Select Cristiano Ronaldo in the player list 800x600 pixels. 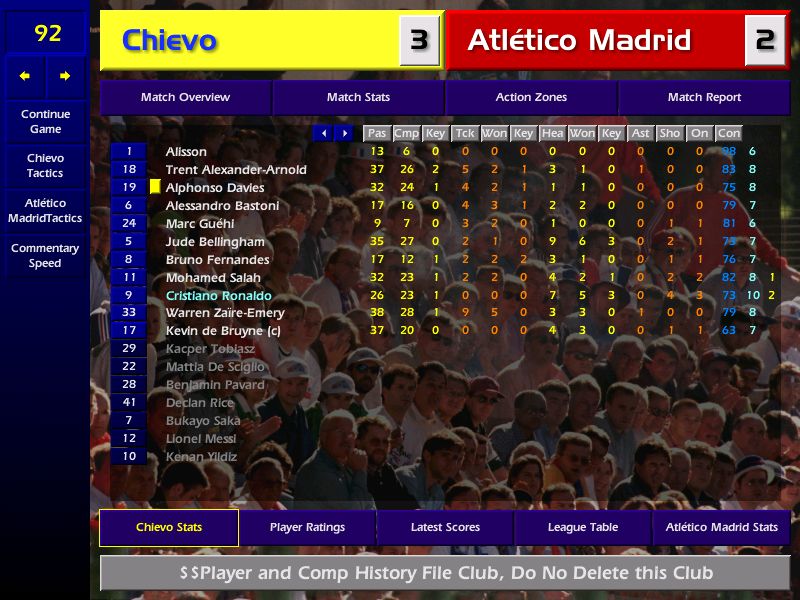[x=219, y=296]
